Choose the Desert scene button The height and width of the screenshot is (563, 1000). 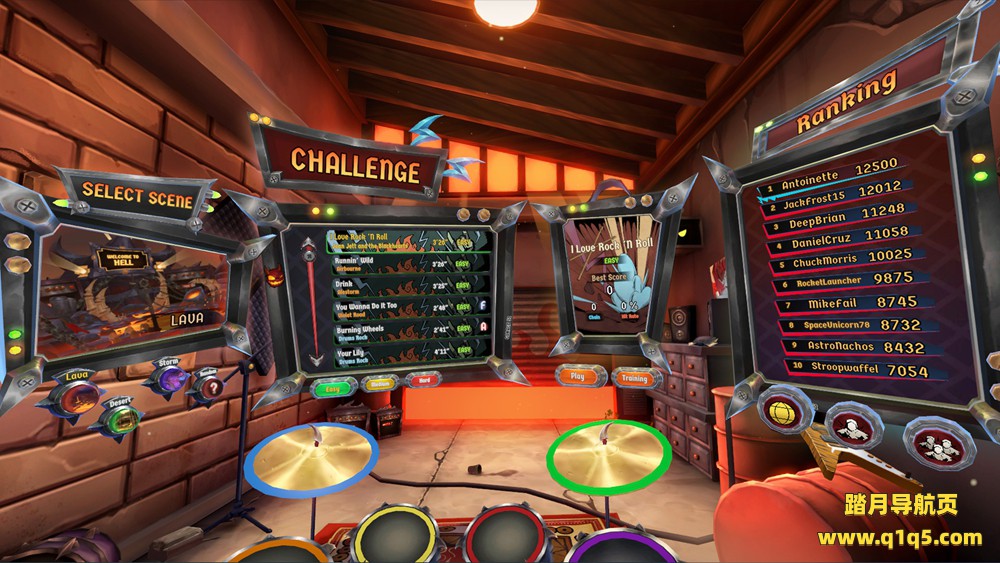[120, 418]
